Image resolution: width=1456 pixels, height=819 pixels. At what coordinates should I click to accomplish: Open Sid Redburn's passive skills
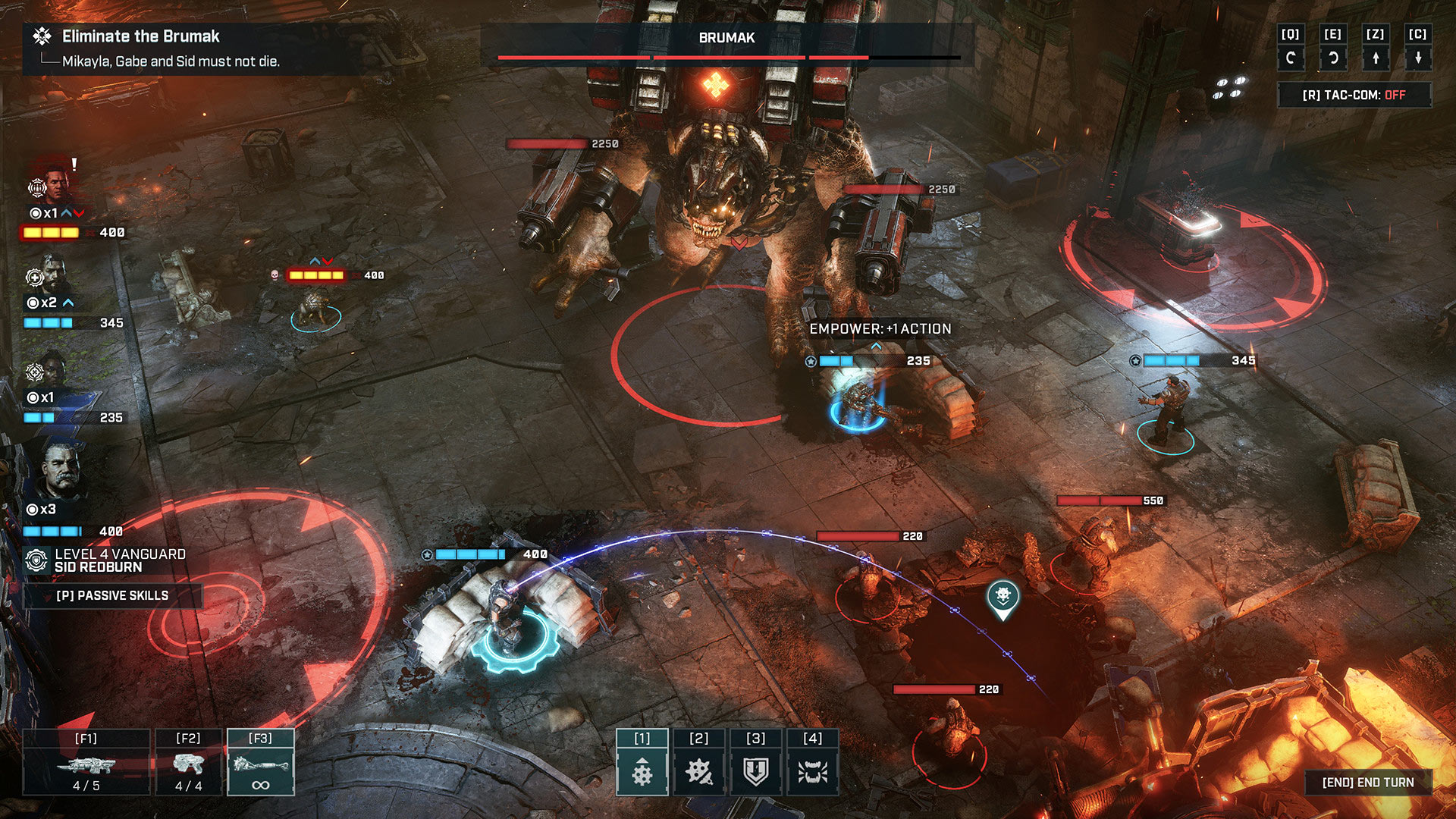pos(112,596)
